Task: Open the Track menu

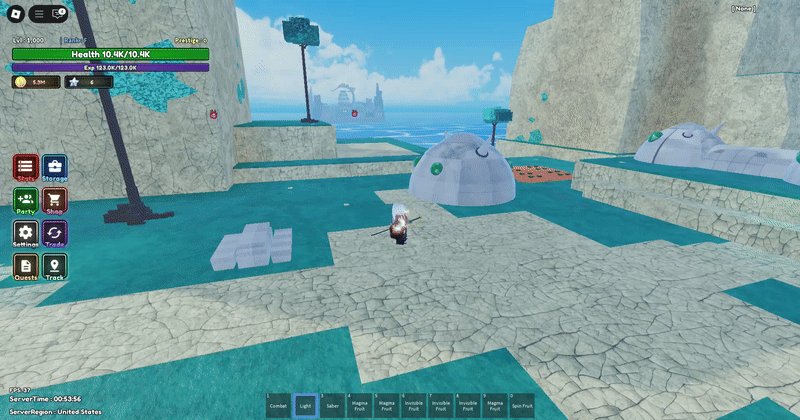Action: point(55,266)
